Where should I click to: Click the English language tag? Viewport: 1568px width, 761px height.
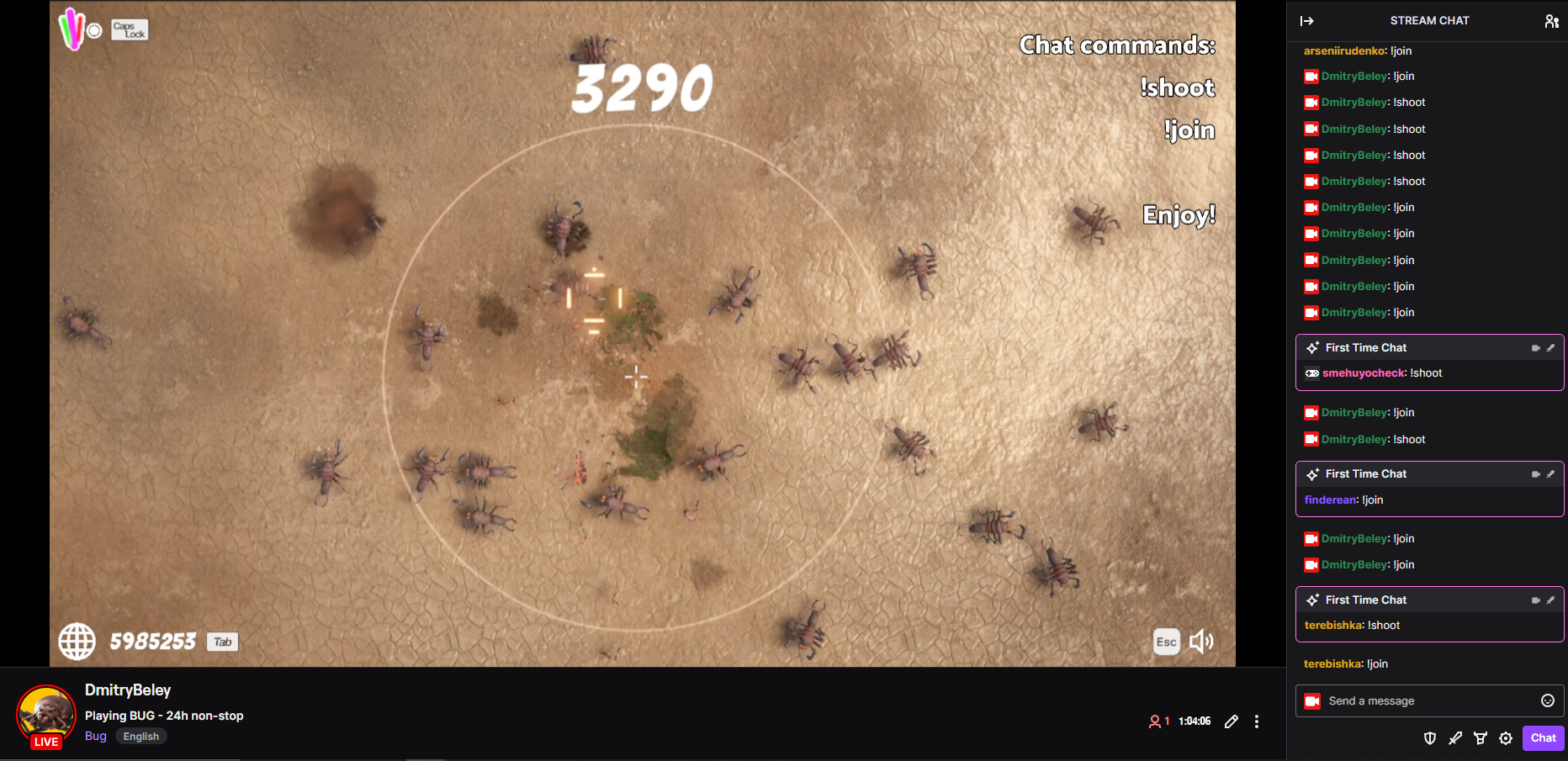pos(140,736)
